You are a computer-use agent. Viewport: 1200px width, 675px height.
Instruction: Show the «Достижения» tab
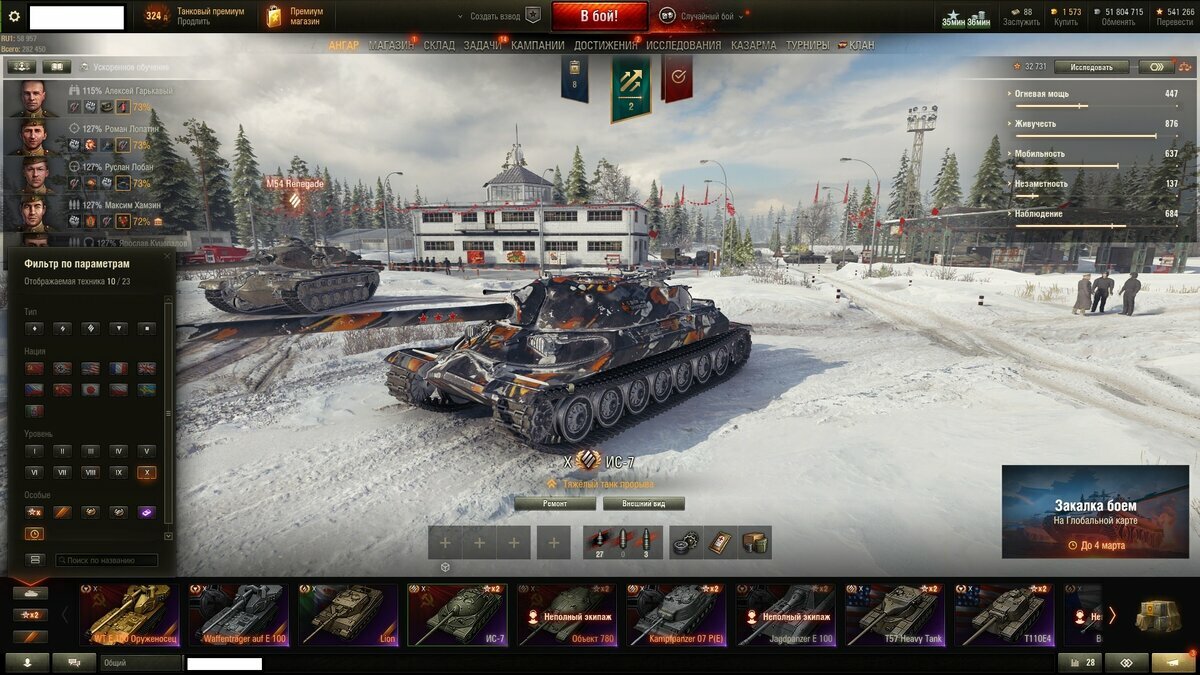click(606, 45)
